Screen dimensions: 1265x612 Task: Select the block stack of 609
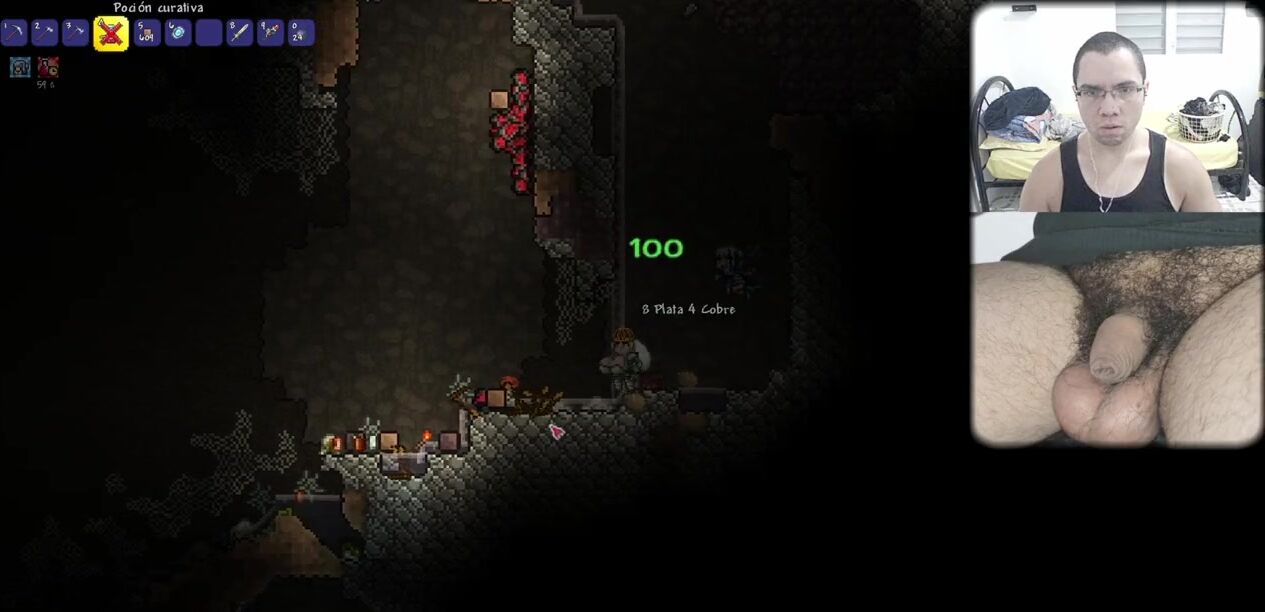(x=147, y=33)
